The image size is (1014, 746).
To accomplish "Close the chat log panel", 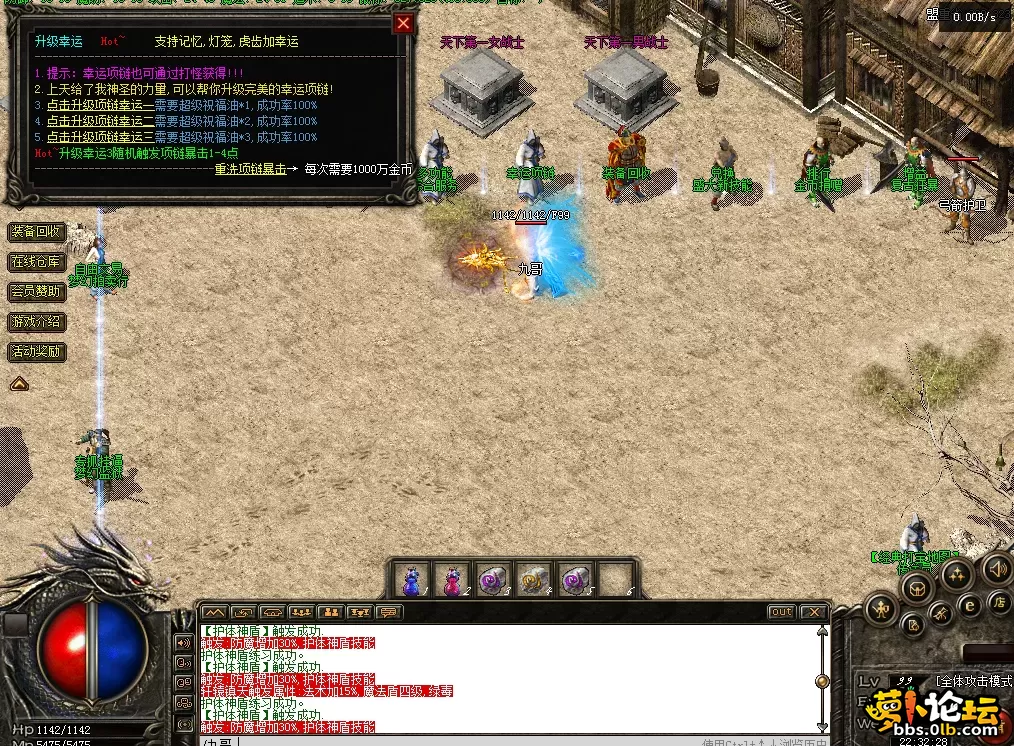I will pos(814,612).
